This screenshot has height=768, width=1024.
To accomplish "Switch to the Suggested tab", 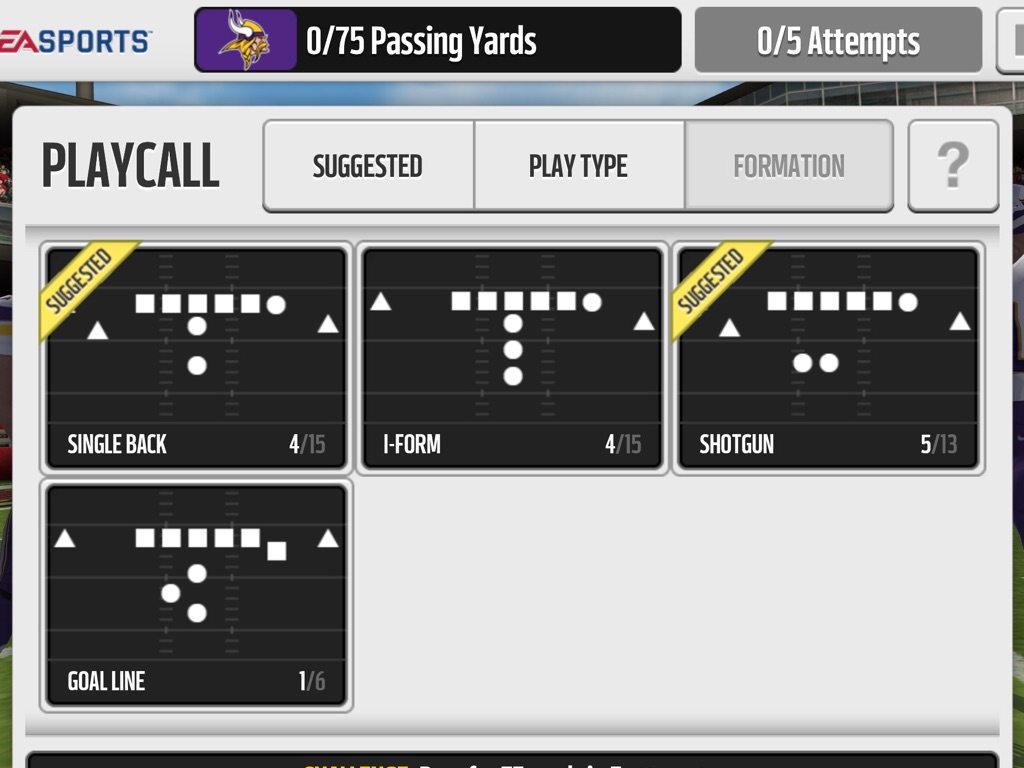I will (368, 166).
